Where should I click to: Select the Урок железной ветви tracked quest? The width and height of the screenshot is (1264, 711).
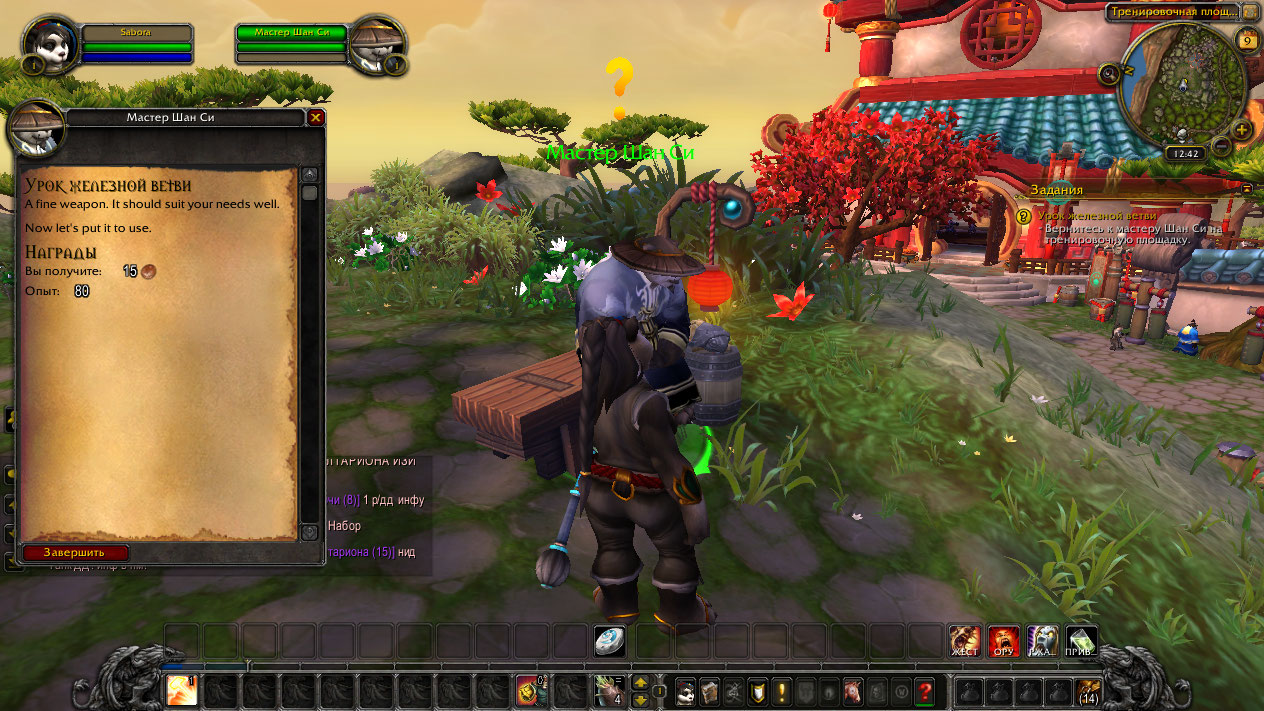click(1097, 215)
